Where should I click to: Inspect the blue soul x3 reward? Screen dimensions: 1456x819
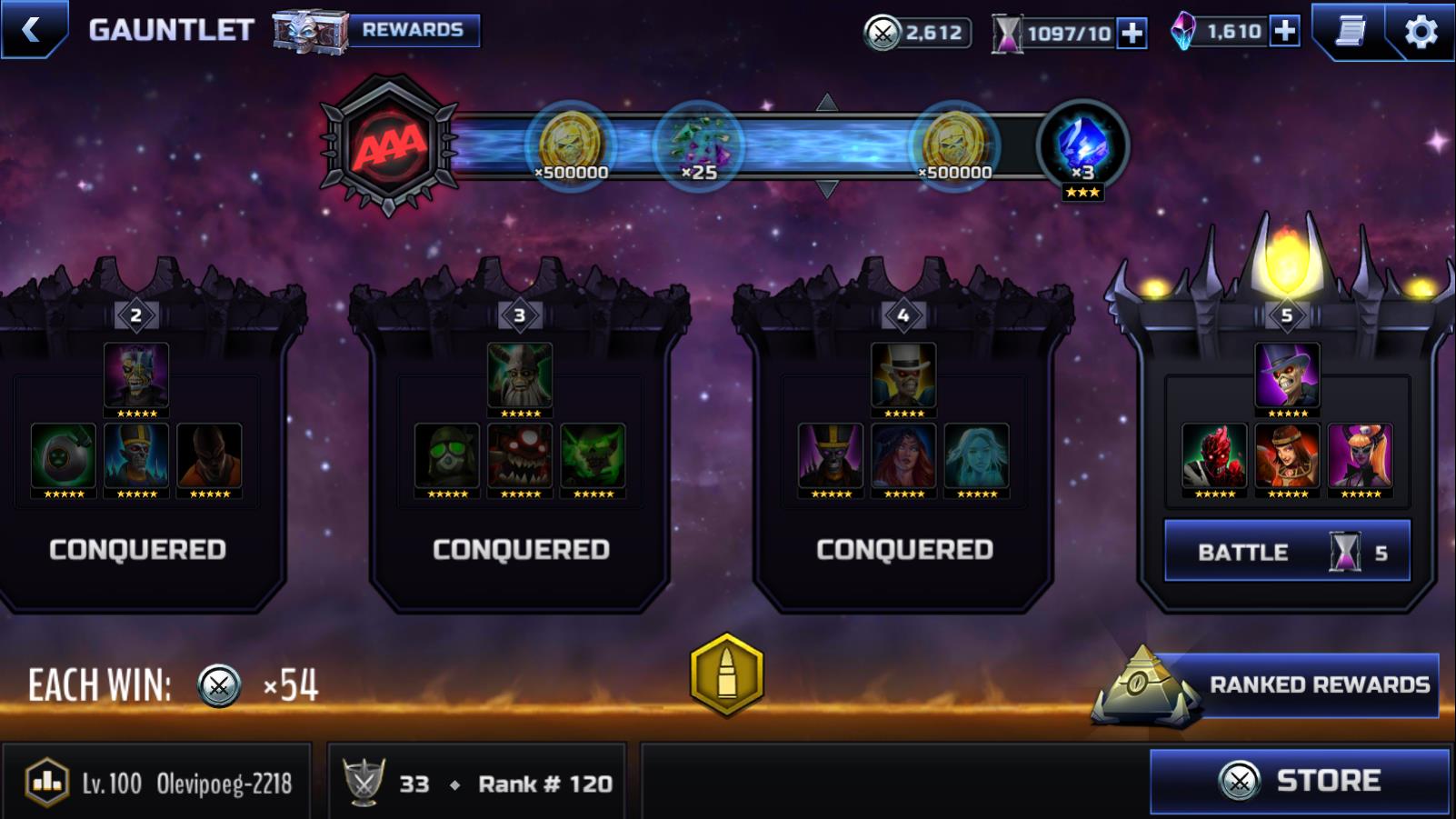coord(1082,145)
